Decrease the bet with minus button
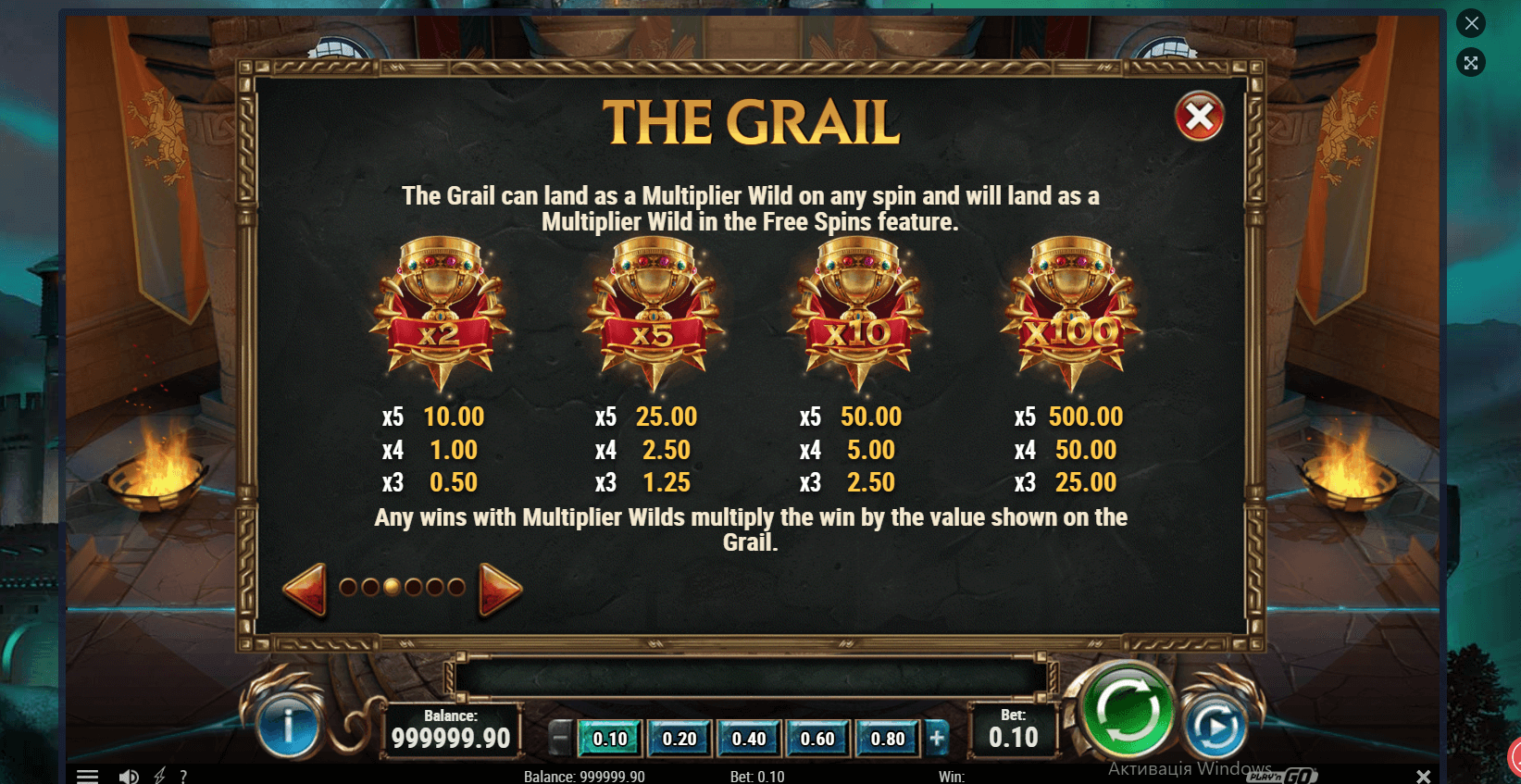Viewport: 1521px width, 784px height. tap(560, 739)
